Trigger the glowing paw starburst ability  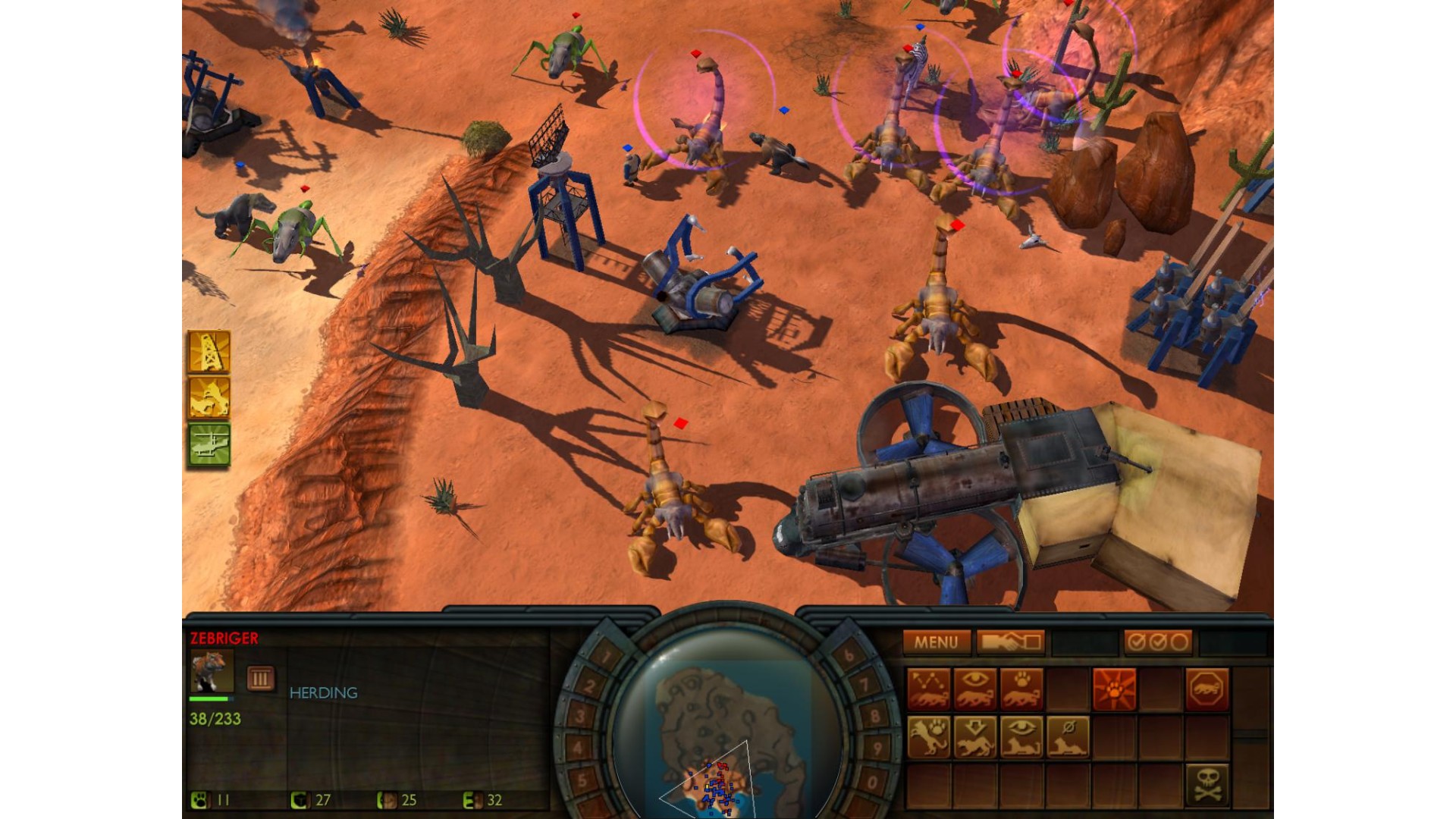1114,689
